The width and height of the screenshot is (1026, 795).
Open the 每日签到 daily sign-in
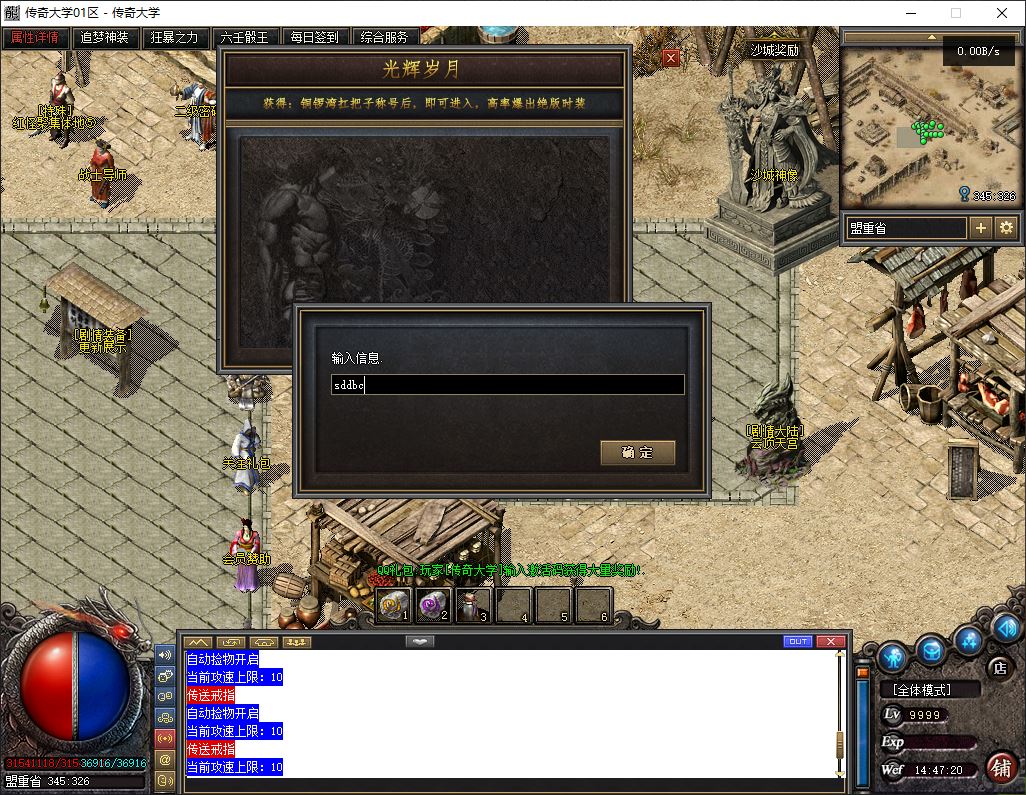tap(314, 37)
